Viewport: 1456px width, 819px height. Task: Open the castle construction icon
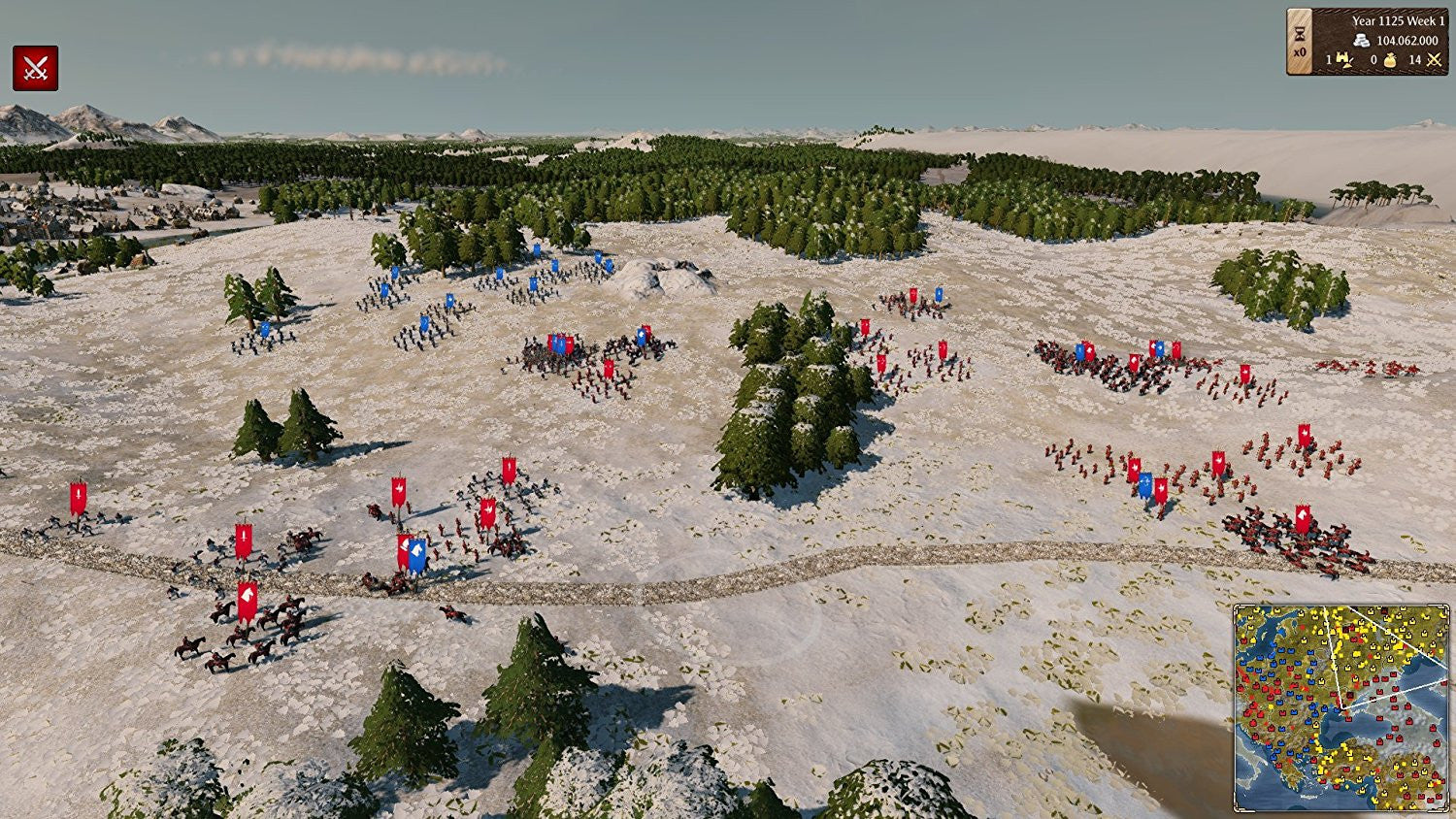pos(1344,60)
